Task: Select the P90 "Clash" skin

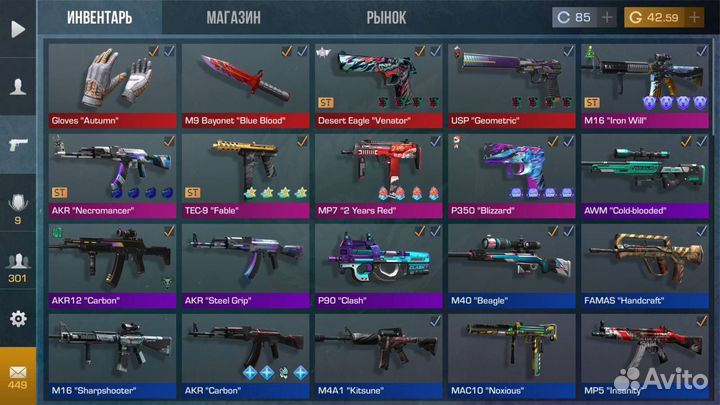Action: (x=377, y=262)
